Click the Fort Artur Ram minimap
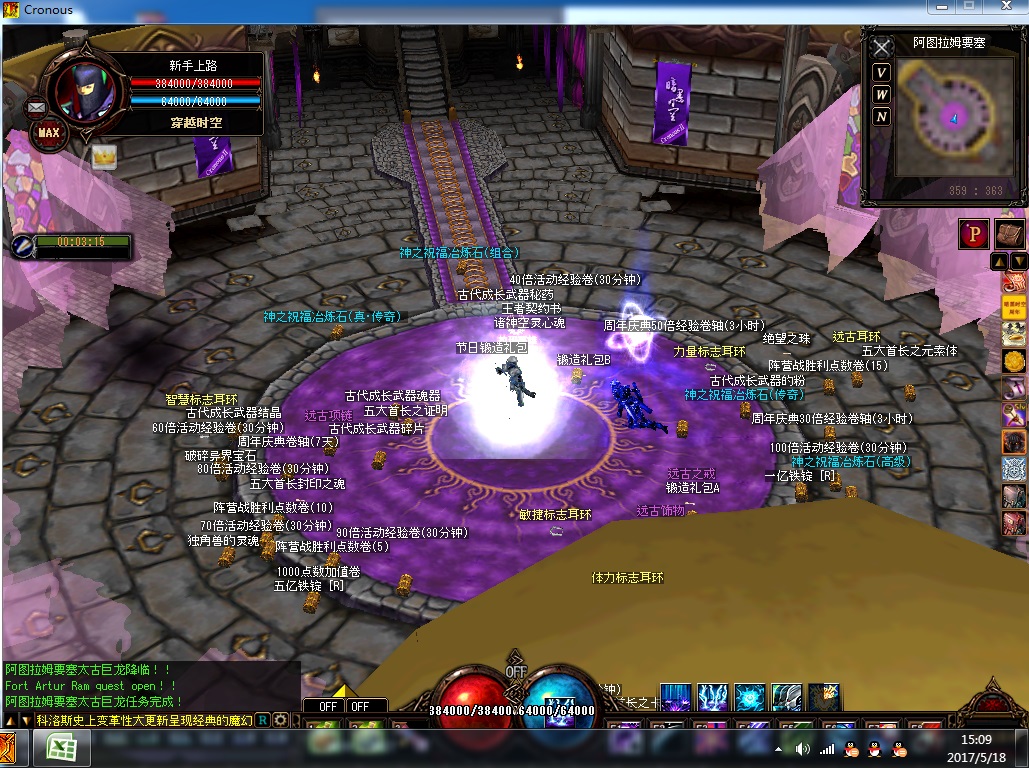Viewport: 1029px width, 768px height. [x=945, y=116]
